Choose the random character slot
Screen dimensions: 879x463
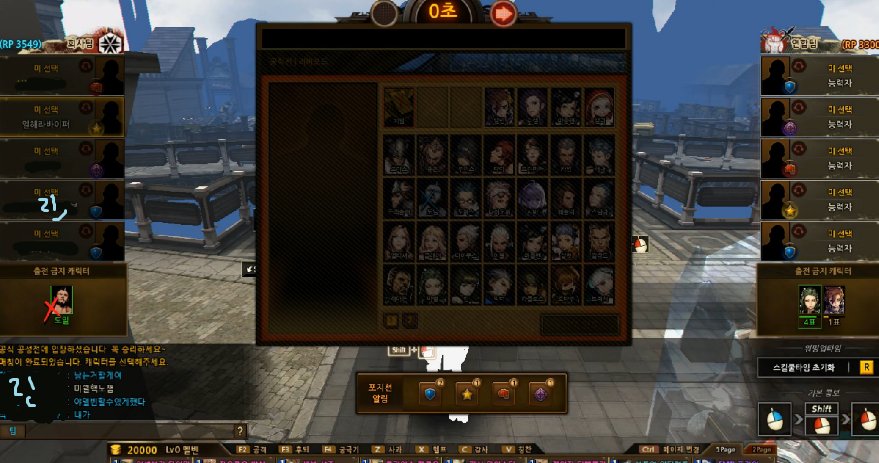[399, 106]
